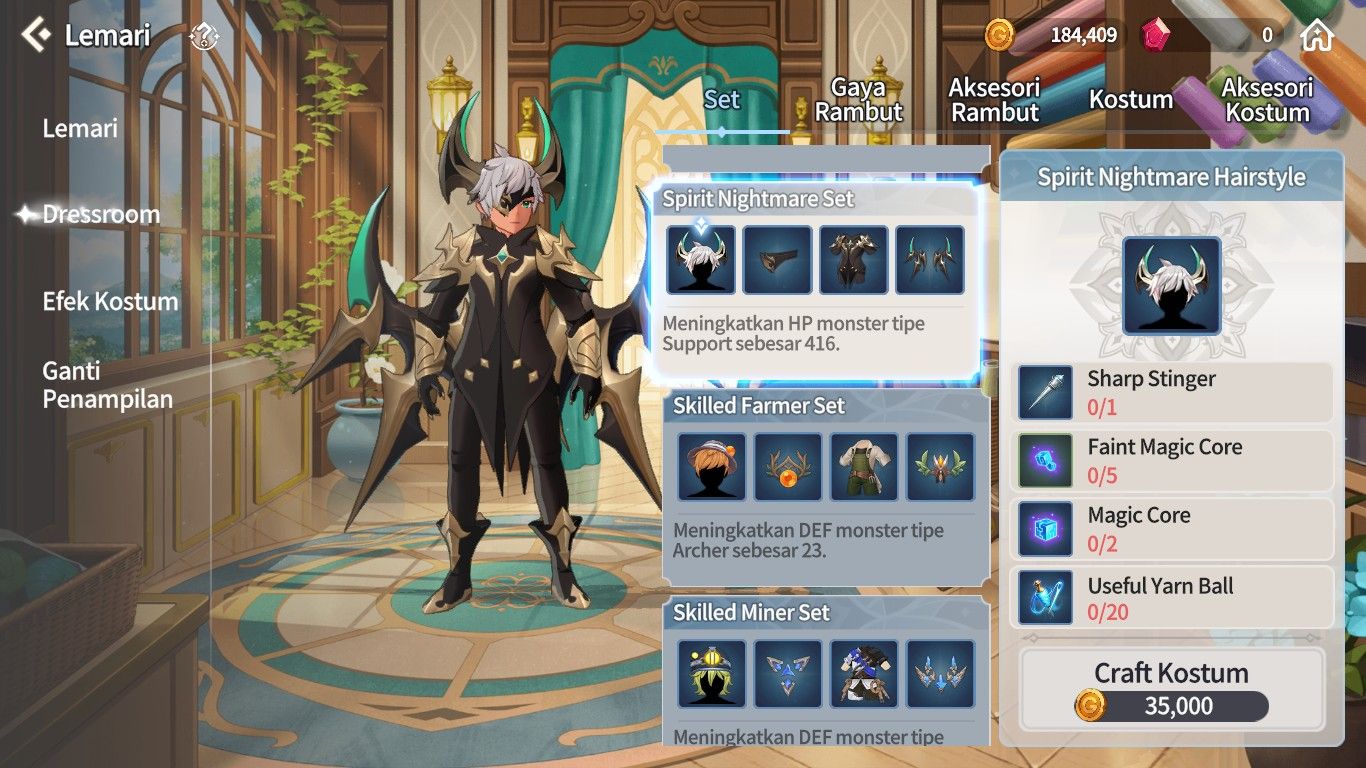1366x768 pixels.
Task: Open Ganti Penampilan from the sidebar
Action: pyautogui.click(x=107, y=384)
